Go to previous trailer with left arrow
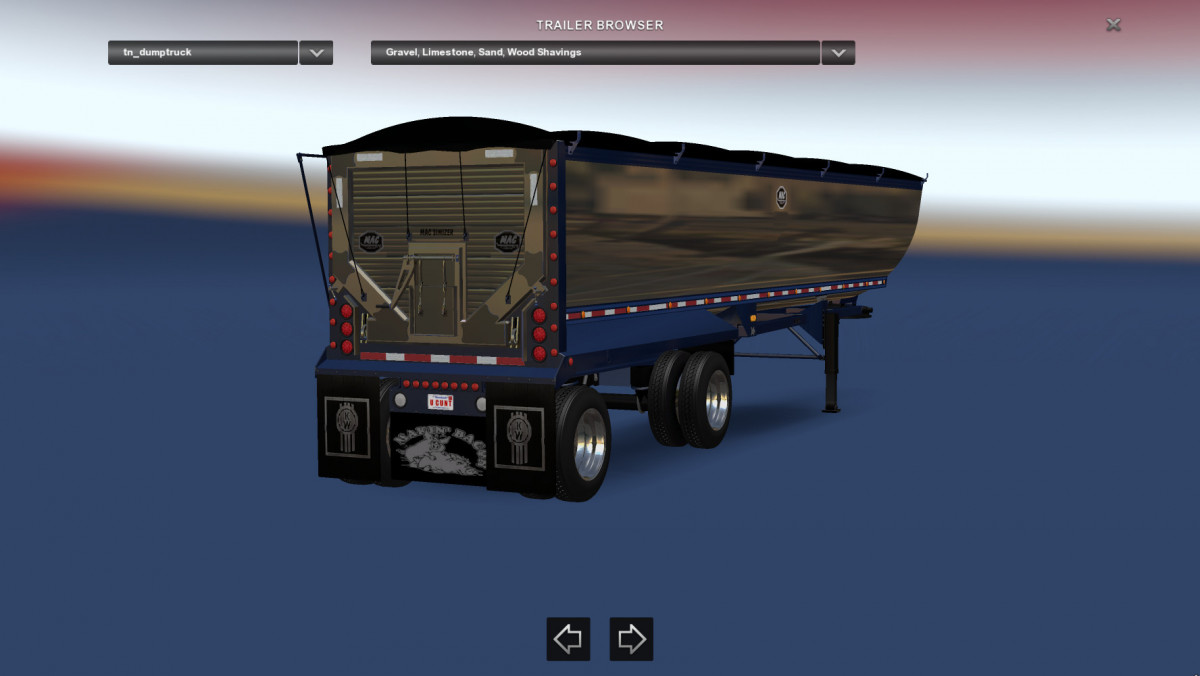The width and height of the screenshot is (1200, 676). pyautogui.click(x=568, y=639)
